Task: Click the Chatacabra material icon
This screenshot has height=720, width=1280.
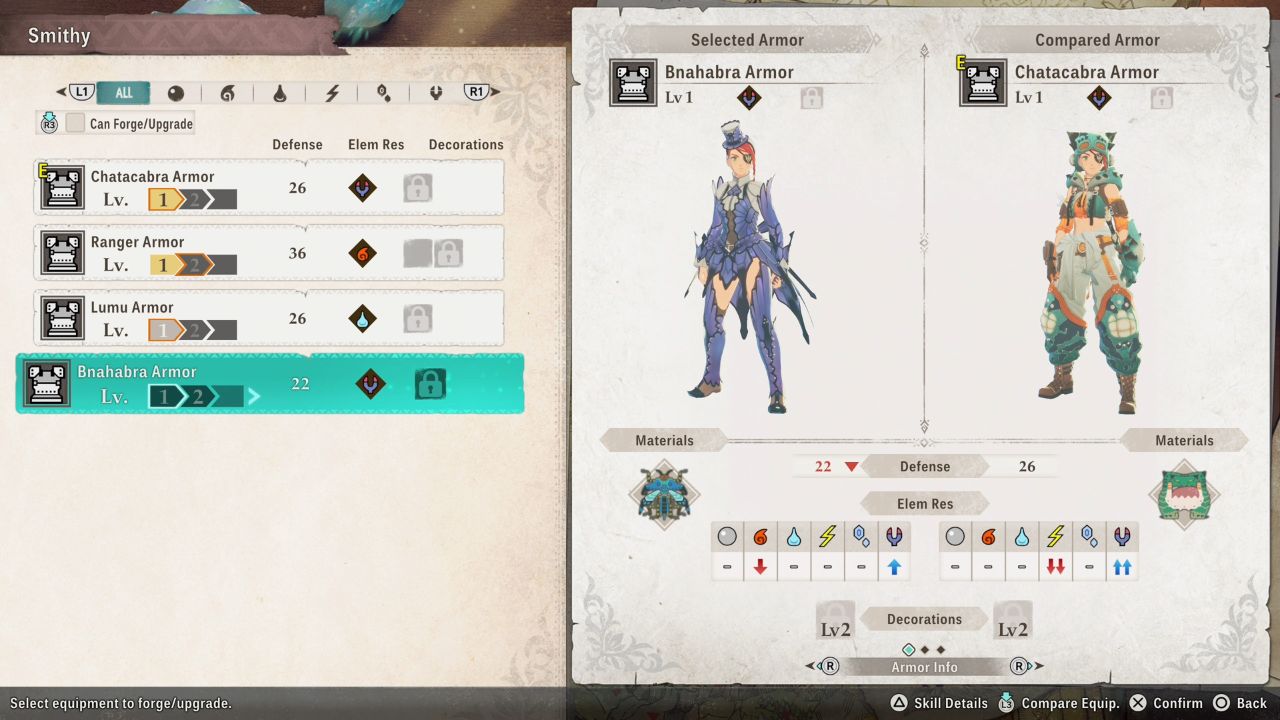Action: tap(1185, 494)
